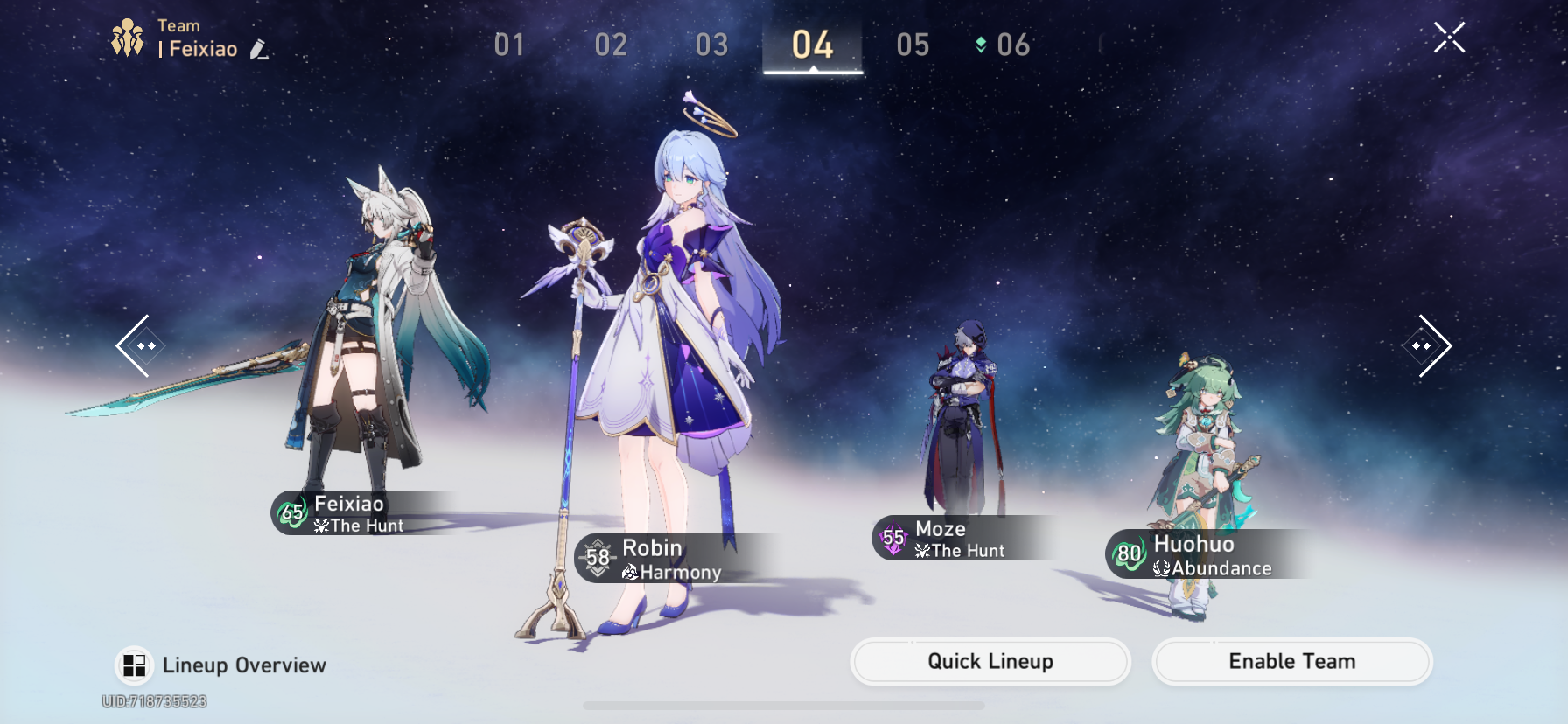Select team tab 02
1568x724 pixels.
611,45
